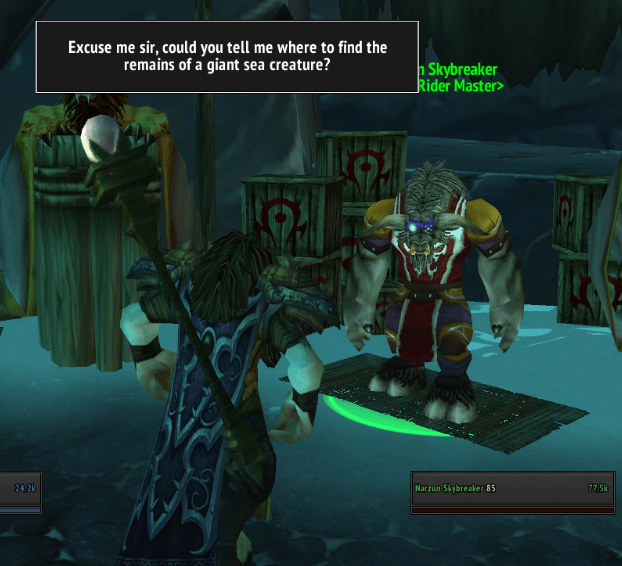Click the player unit frame showing 24.2k
The width and height of the screenshot is (622, 566).
point(20,489)
